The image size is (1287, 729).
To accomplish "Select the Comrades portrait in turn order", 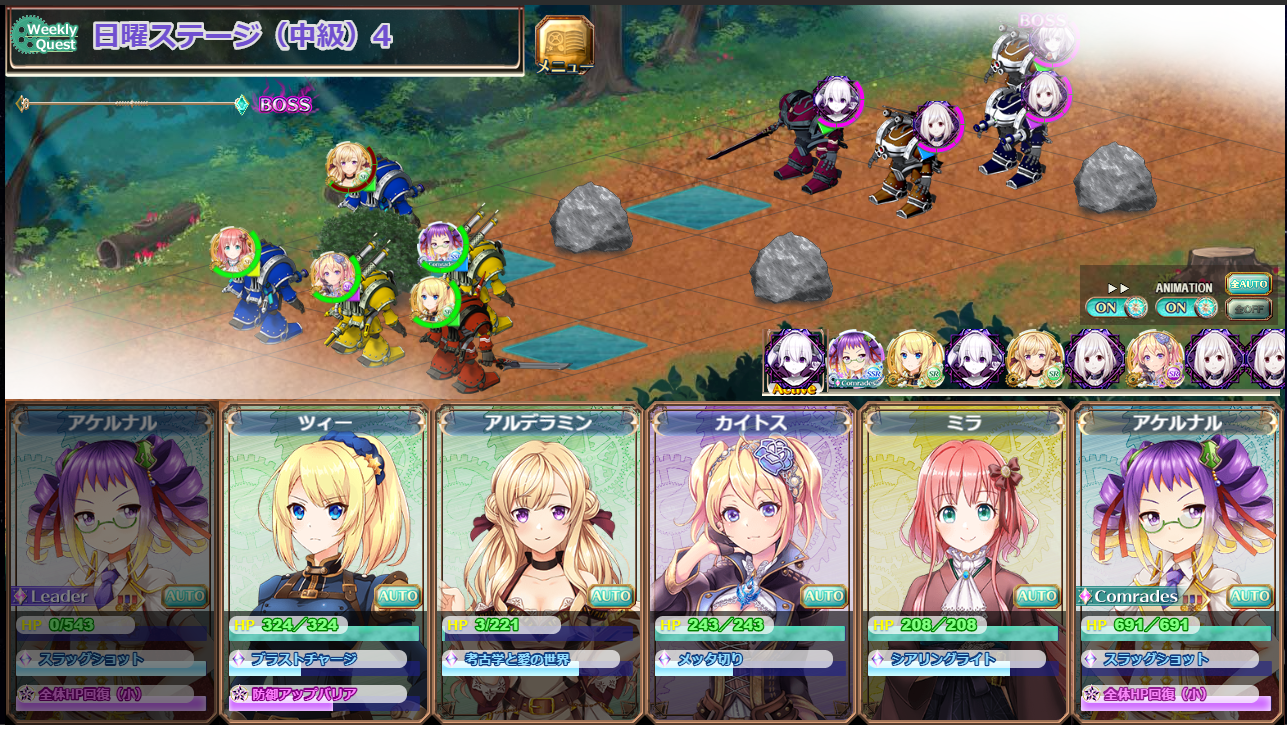I will point(855,360).
